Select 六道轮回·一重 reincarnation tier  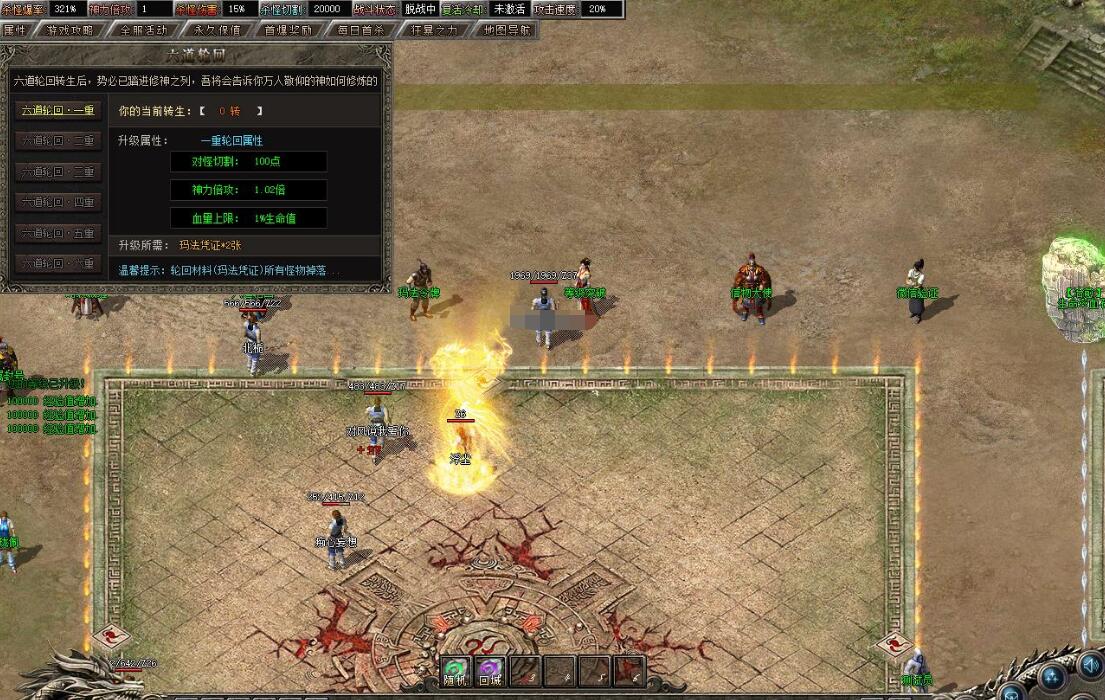(x=58, y=111)
